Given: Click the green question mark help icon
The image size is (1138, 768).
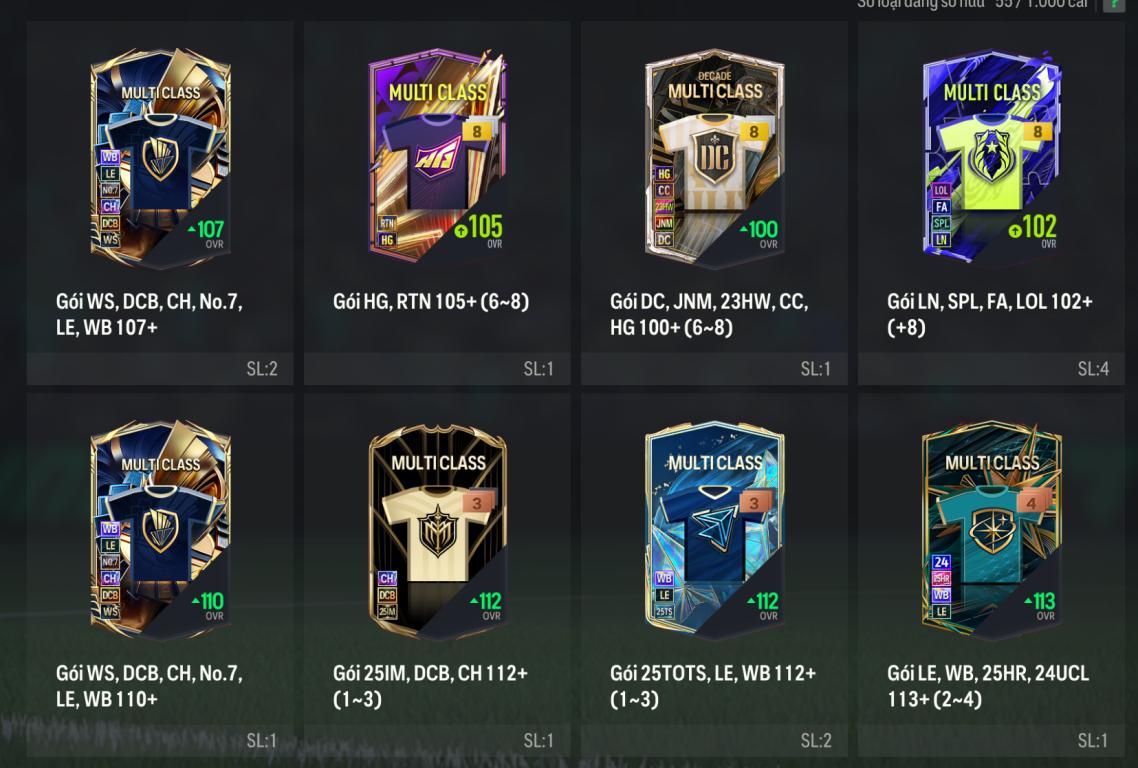Looking at the screenshot, I should pos(1112,5).
